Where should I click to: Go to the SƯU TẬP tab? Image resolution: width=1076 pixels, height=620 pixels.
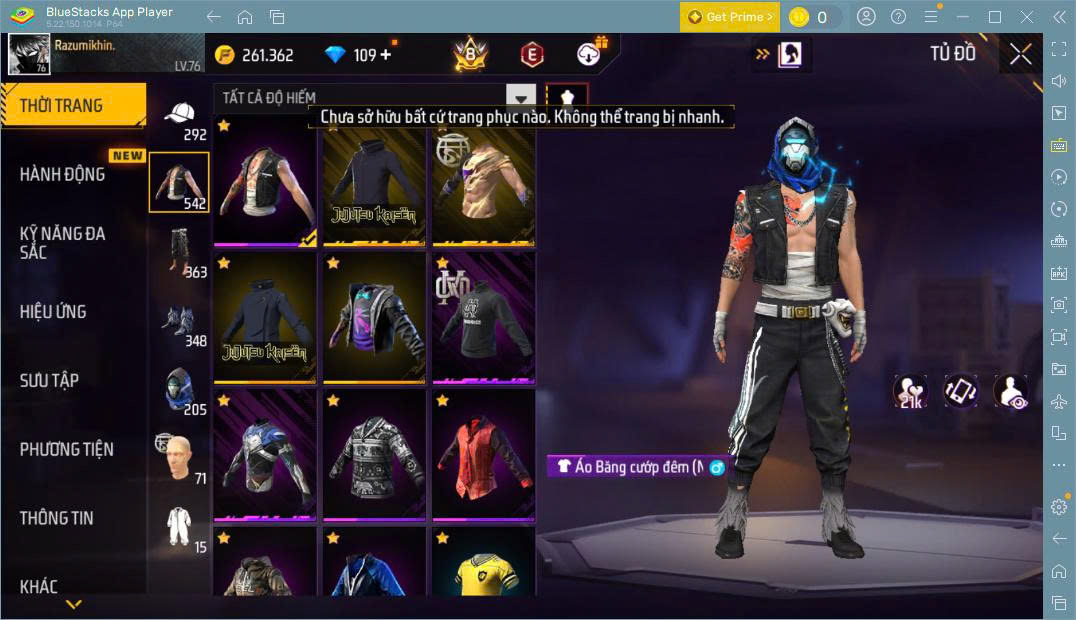coord(49,380)
